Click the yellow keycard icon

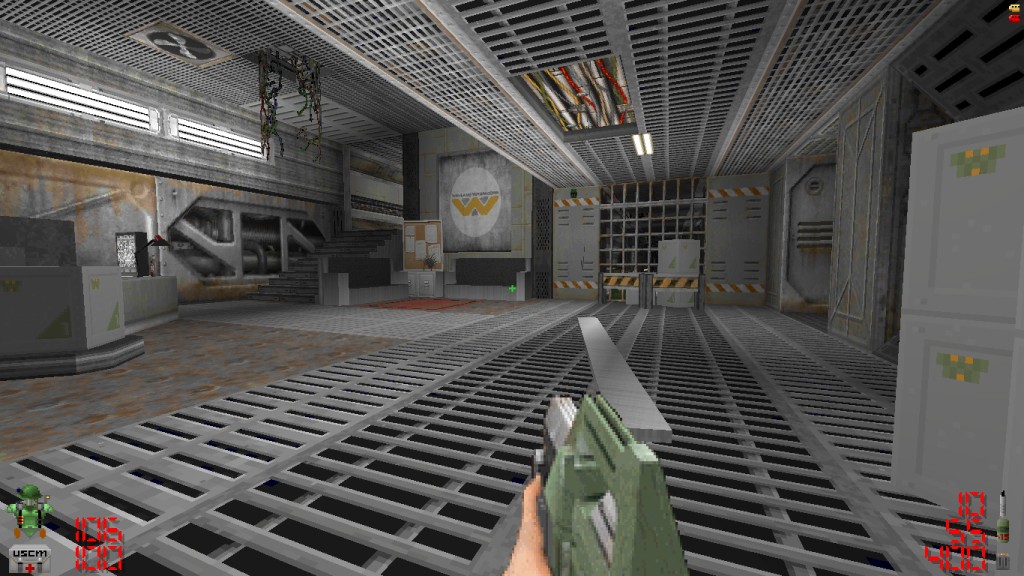click(x=1013, y=9)
